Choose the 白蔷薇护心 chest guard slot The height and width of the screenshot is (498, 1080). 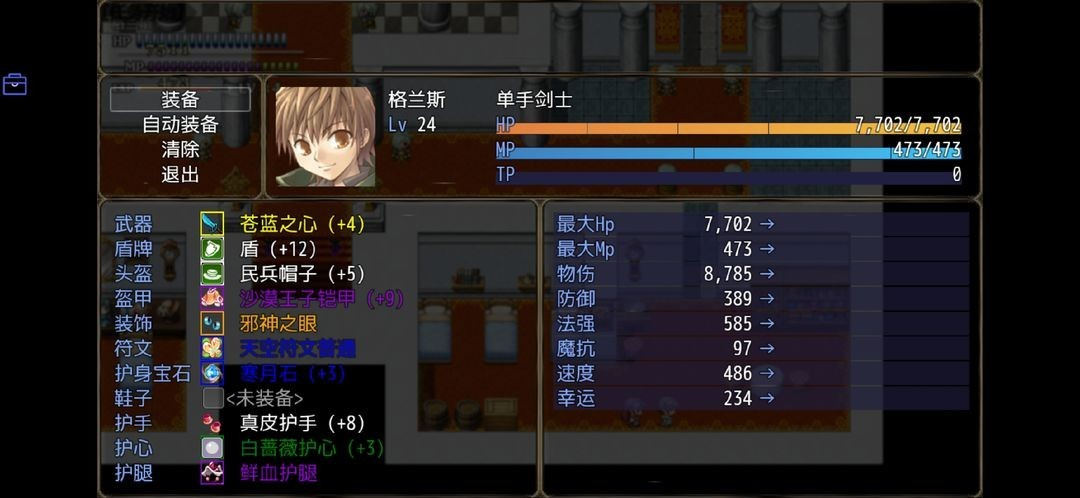tap(312, 449)
